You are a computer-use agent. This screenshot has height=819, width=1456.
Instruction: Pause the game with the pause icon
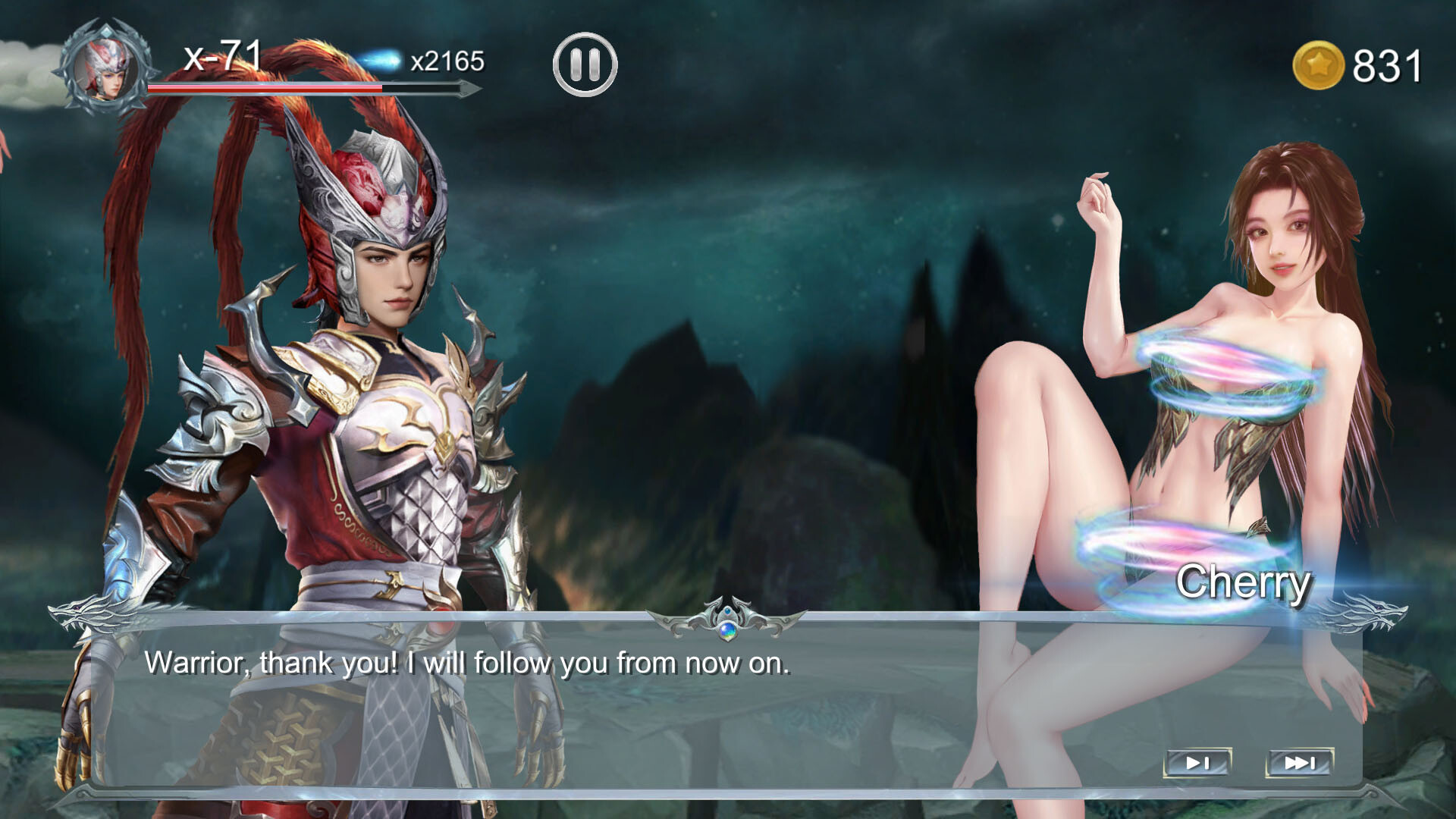pyautogui.click(x=584, y=65)
